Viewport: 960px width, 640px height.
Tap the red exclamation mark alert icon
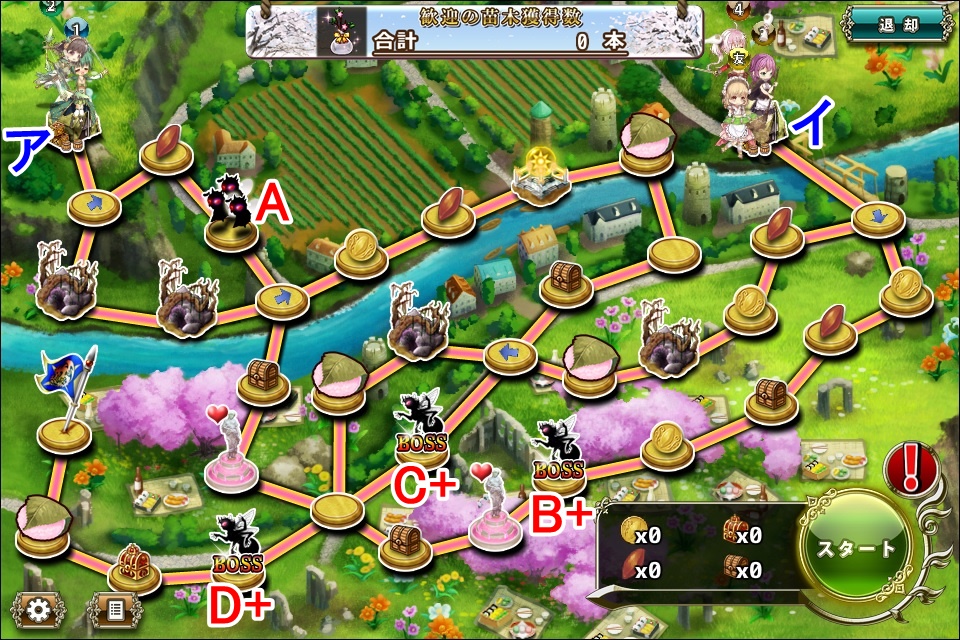911,467
